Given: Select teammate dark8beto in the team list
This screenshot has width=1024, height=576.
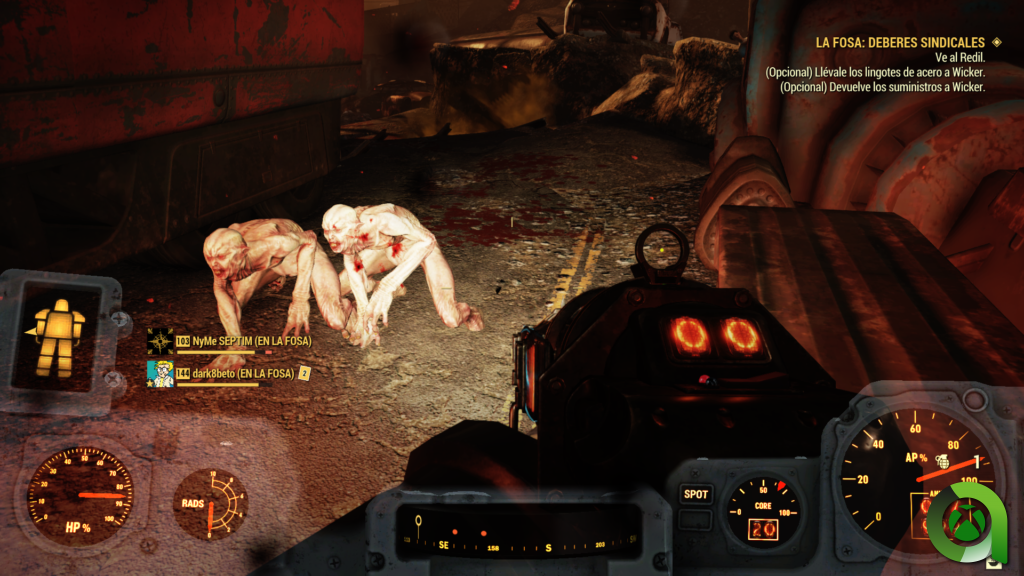Looking at the screenshot, I should [x=236, y=373].
